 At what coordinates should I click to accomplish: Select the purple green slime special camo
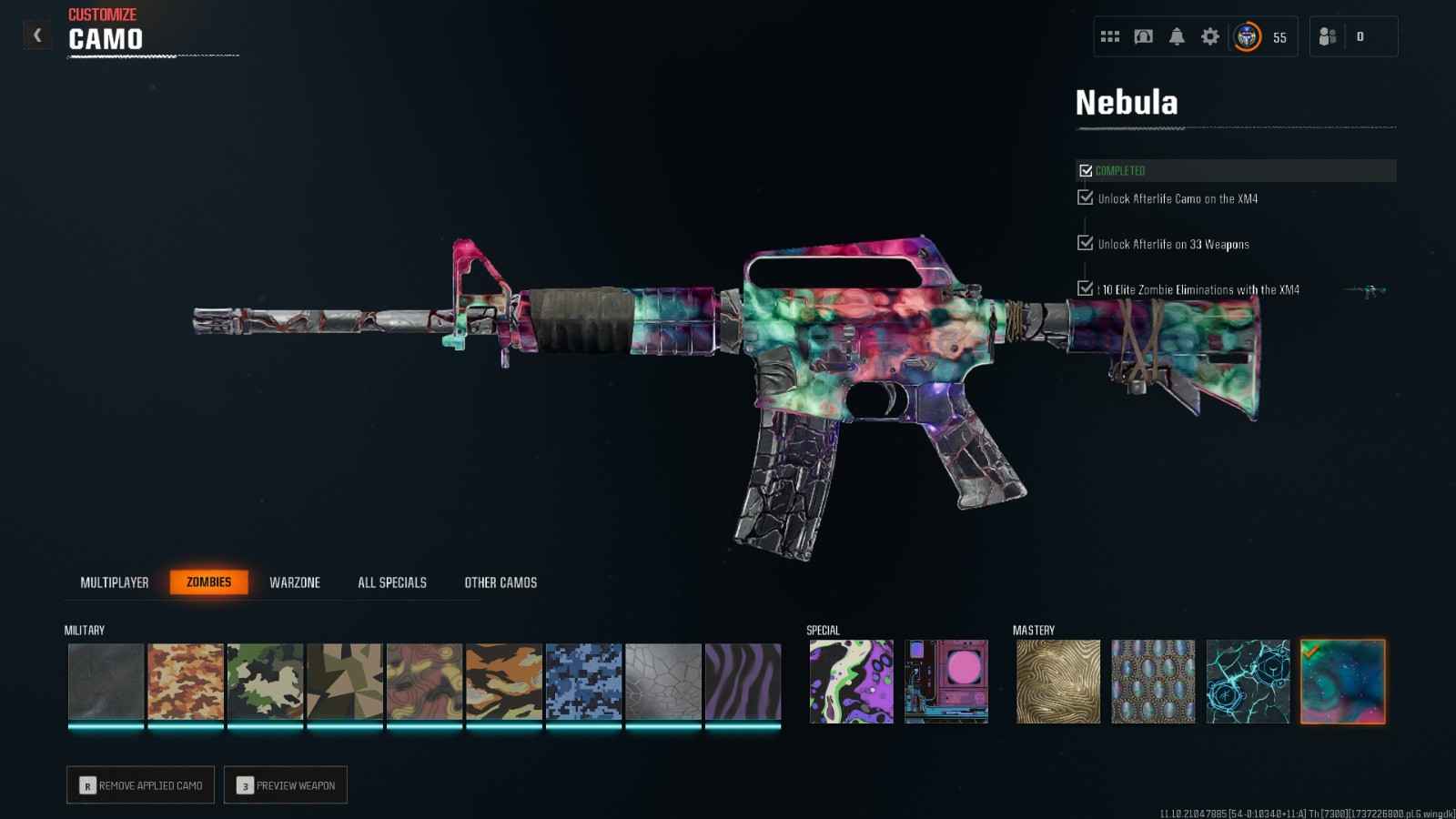pos(851,682)
